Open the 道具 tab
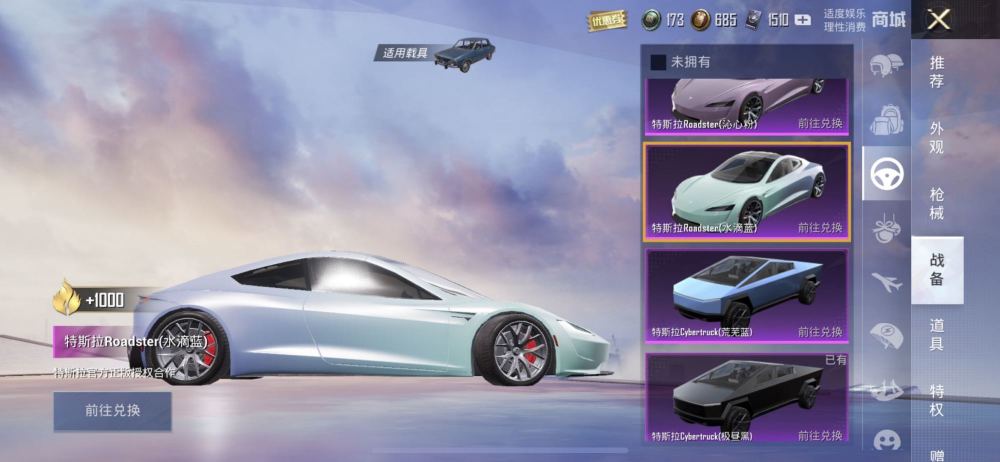 (937, 334)
